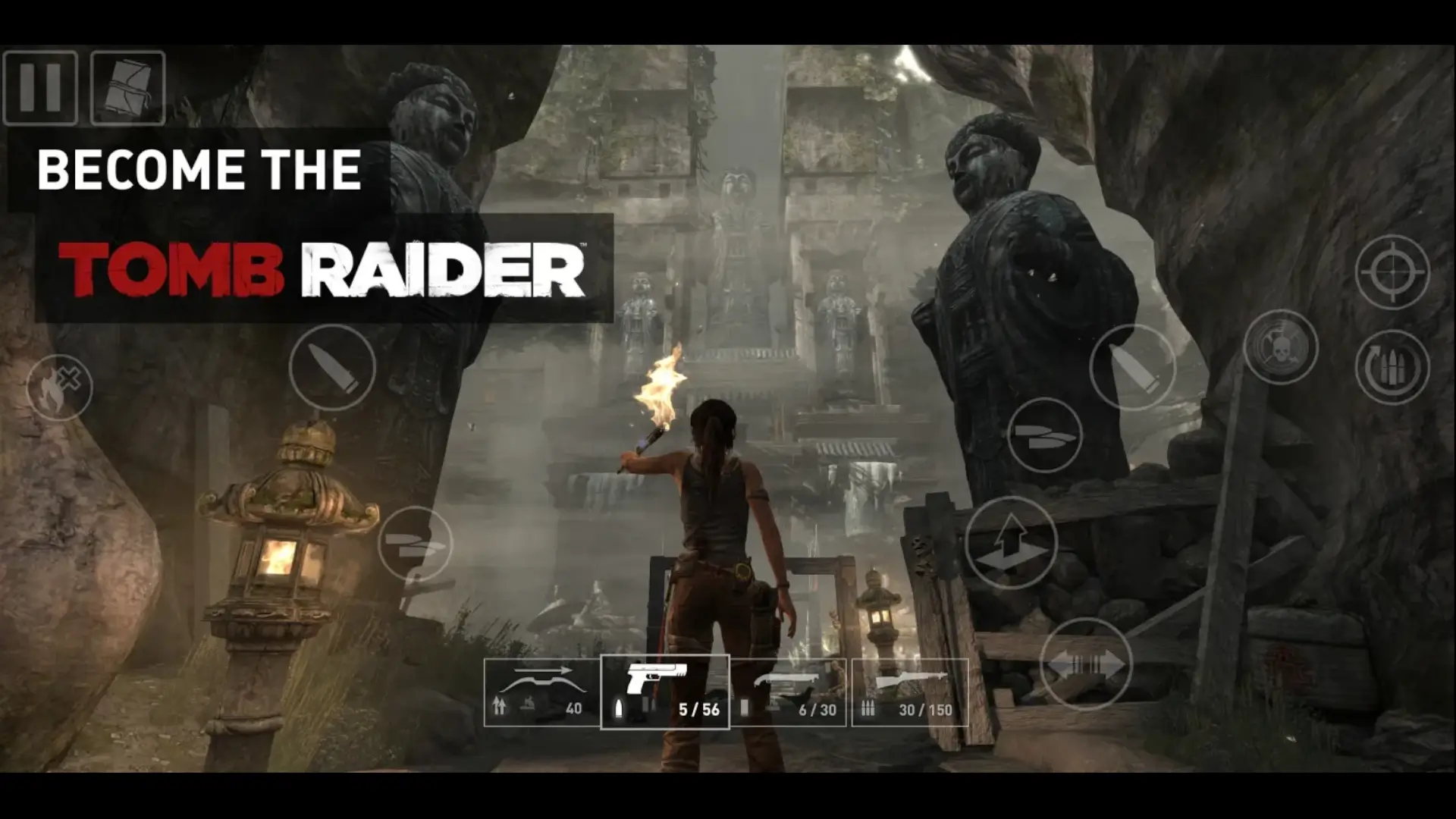This screenshot has height=819, width=1456.
Task: Select the bow weapon slot
Action: pyautogui.click(x=541, y=692)
